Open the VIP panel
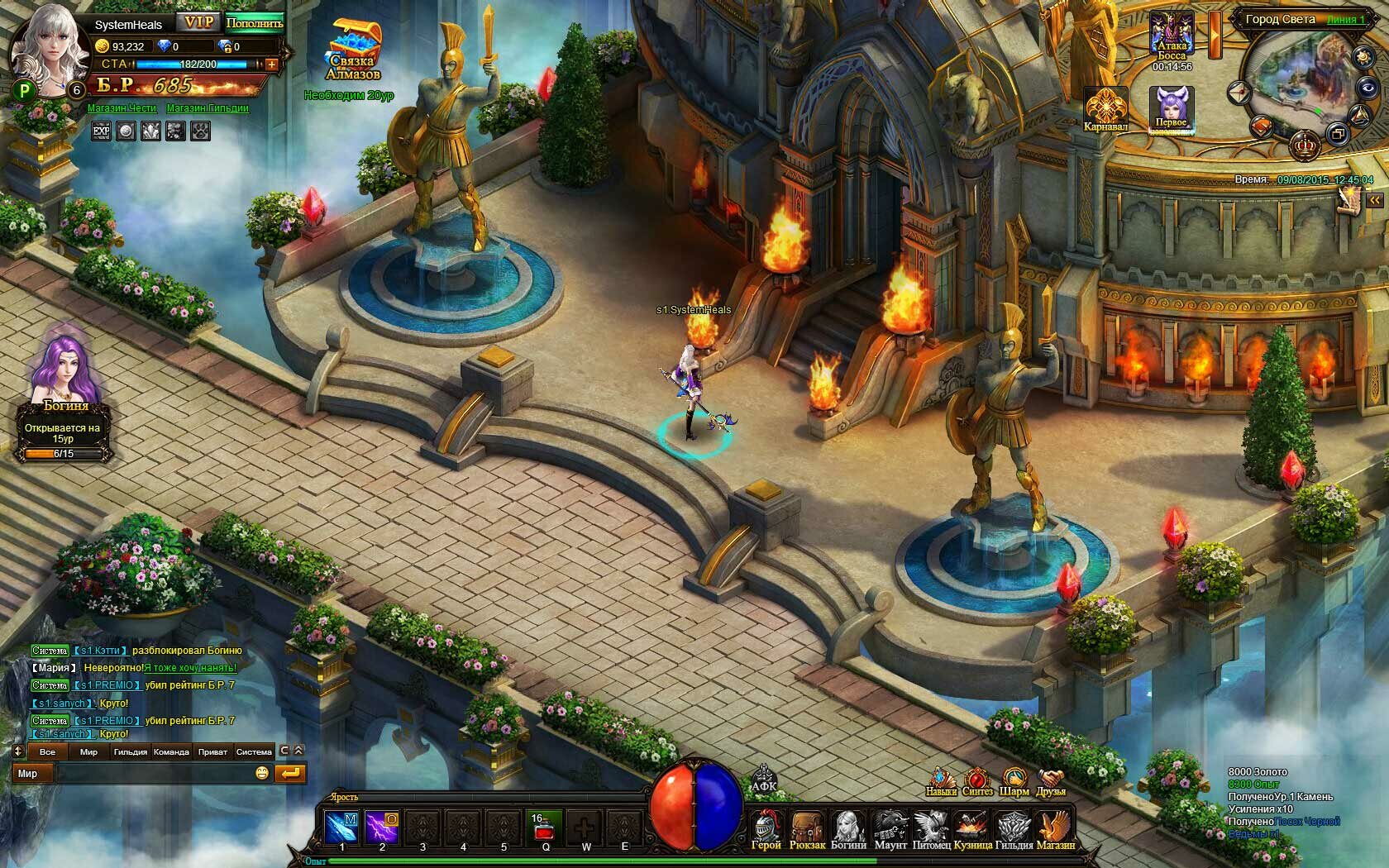Image resolution: width=1389 pixels, height=868 pixels. click(x=198, y=22)
